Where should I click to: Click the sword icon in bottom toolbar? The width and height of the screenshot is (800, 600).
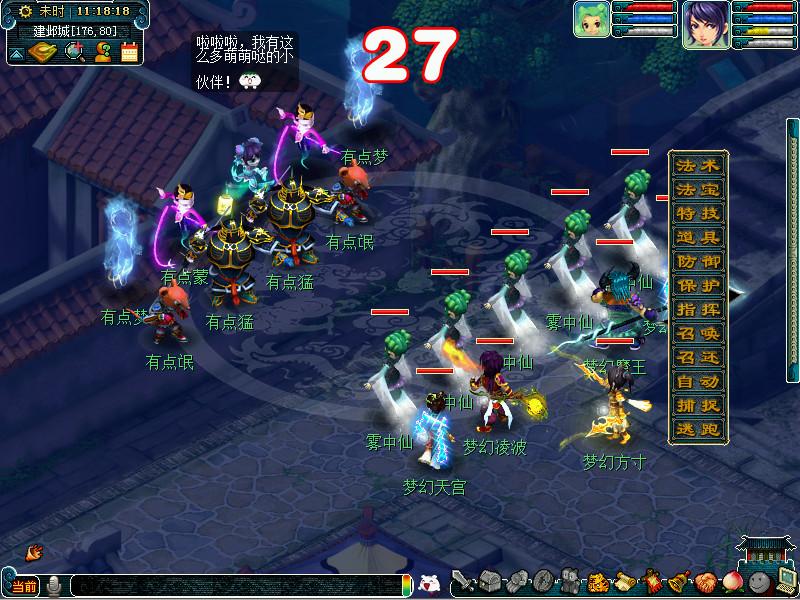click(x=462, y=581)
